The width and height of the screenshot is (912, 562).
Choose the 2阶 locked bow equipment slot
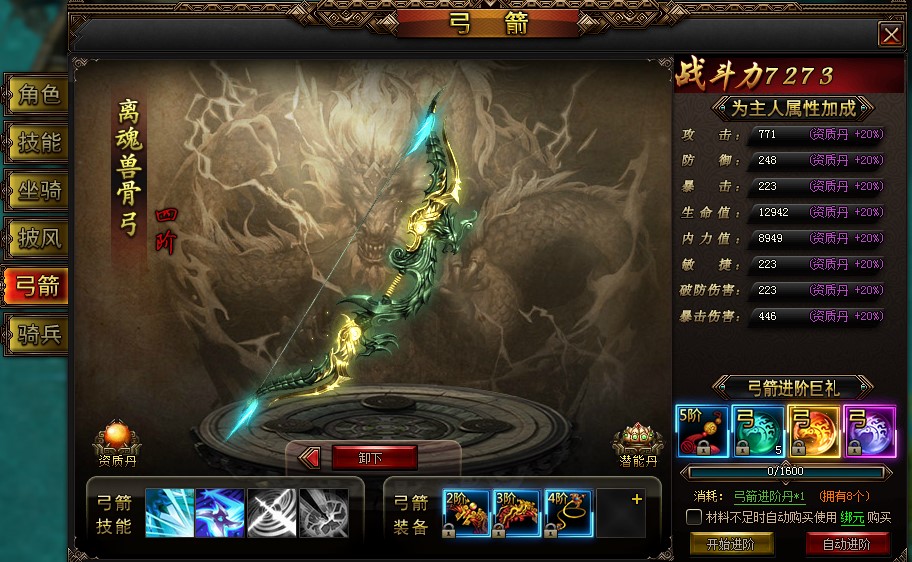(466, 513)
